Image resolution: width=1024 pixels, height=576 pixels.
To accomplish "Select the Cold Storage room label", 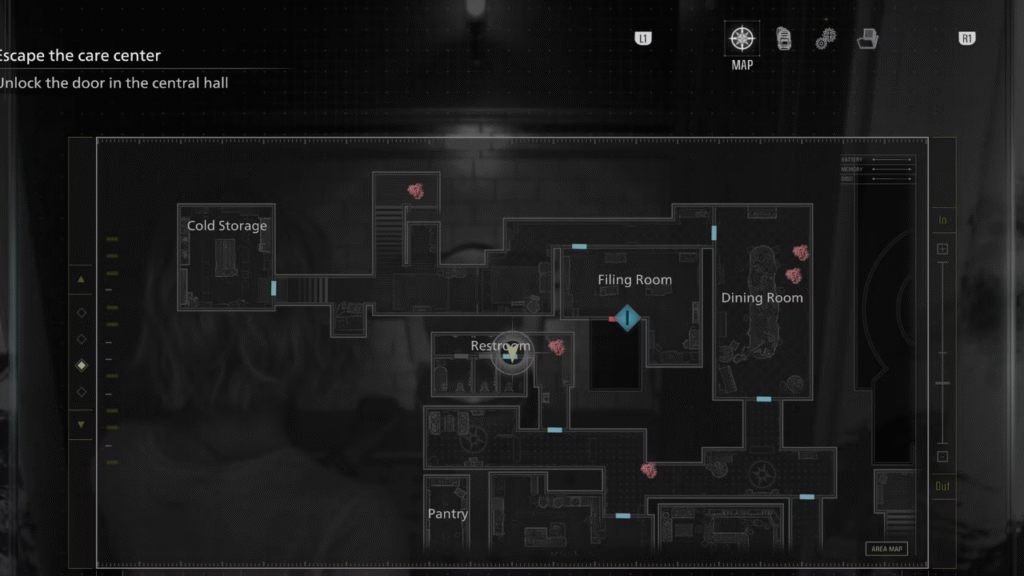I will (227, 226).
